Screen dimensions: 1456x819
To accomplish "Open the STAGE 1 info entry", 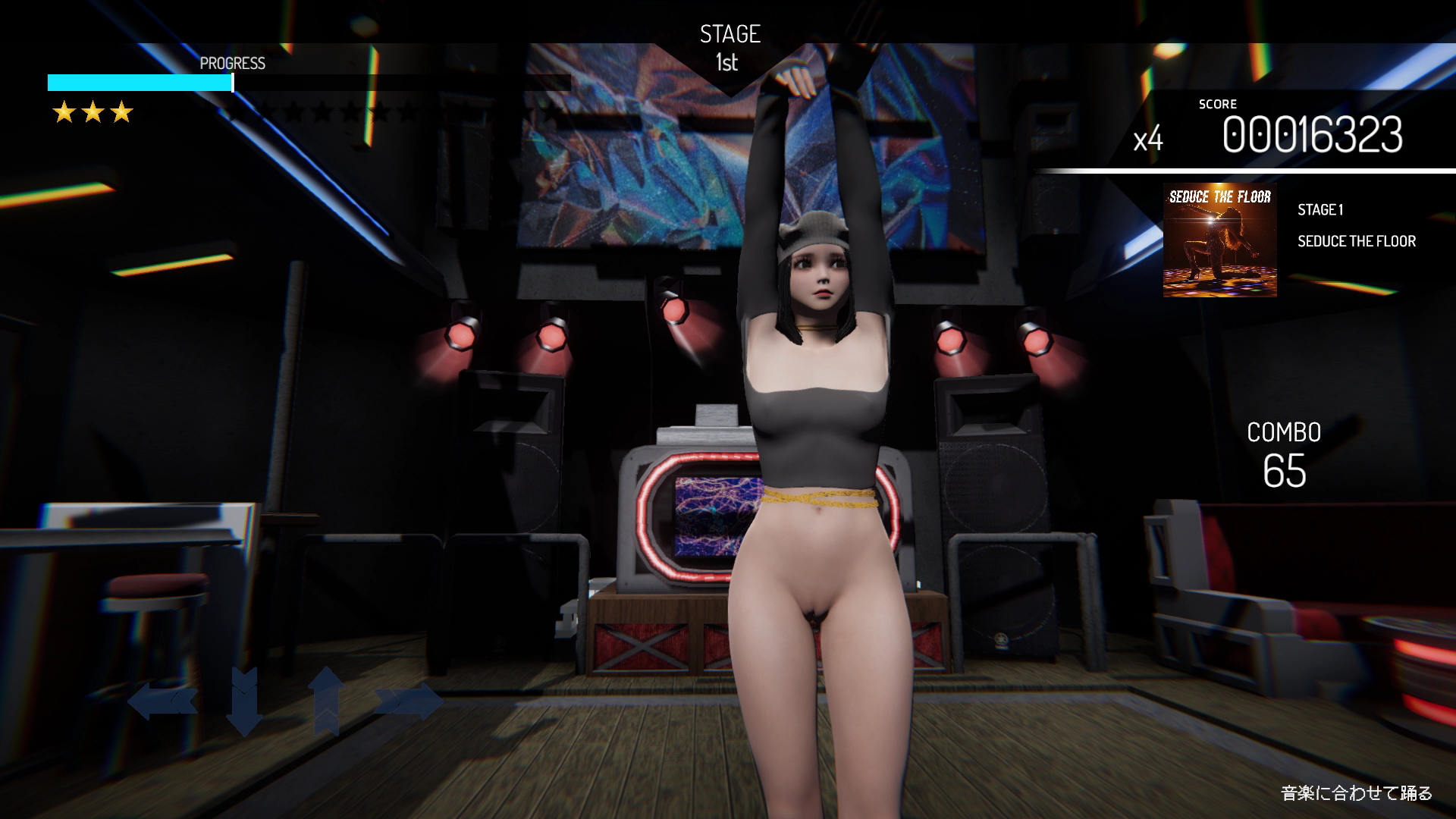I will (1320, 210).
